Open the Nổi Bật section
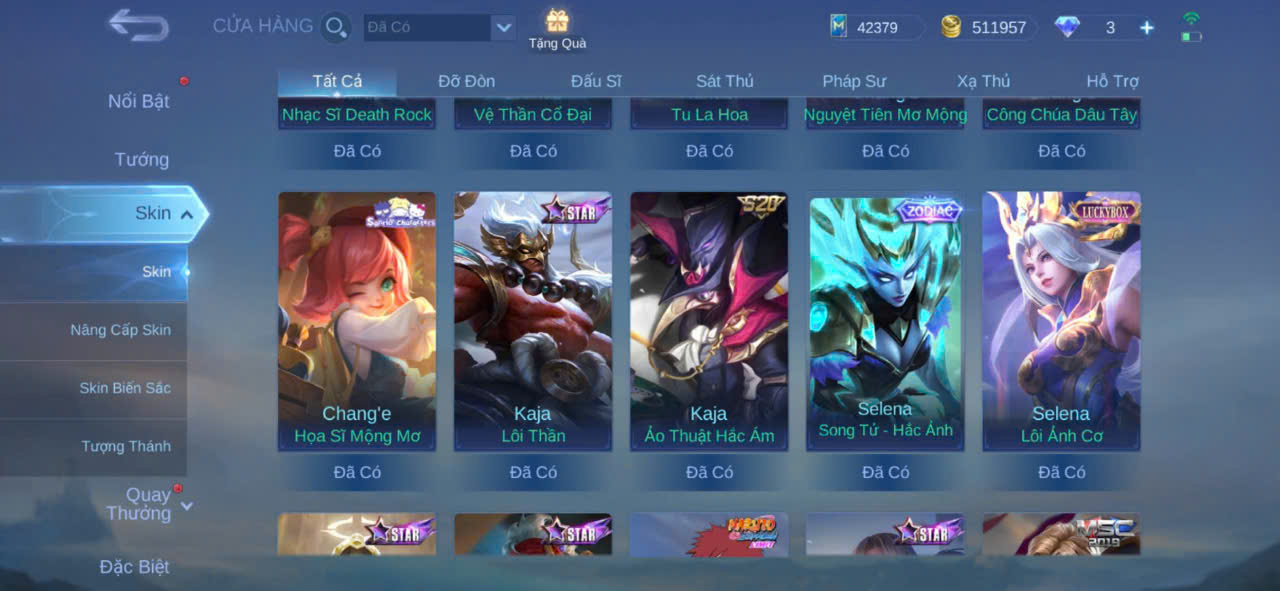Viewport: 1280px width, 591px height. 138,101
